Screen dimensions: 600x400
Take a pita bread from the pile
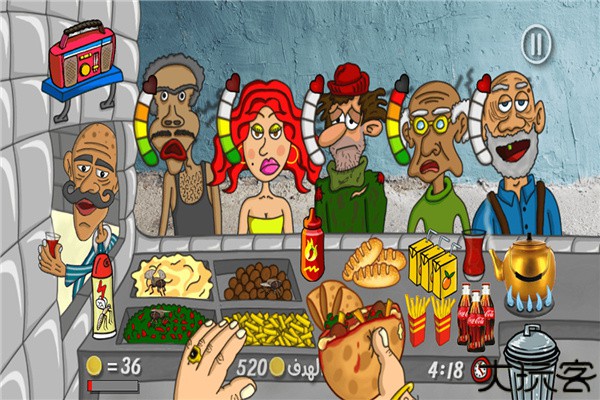pos(374,264)
